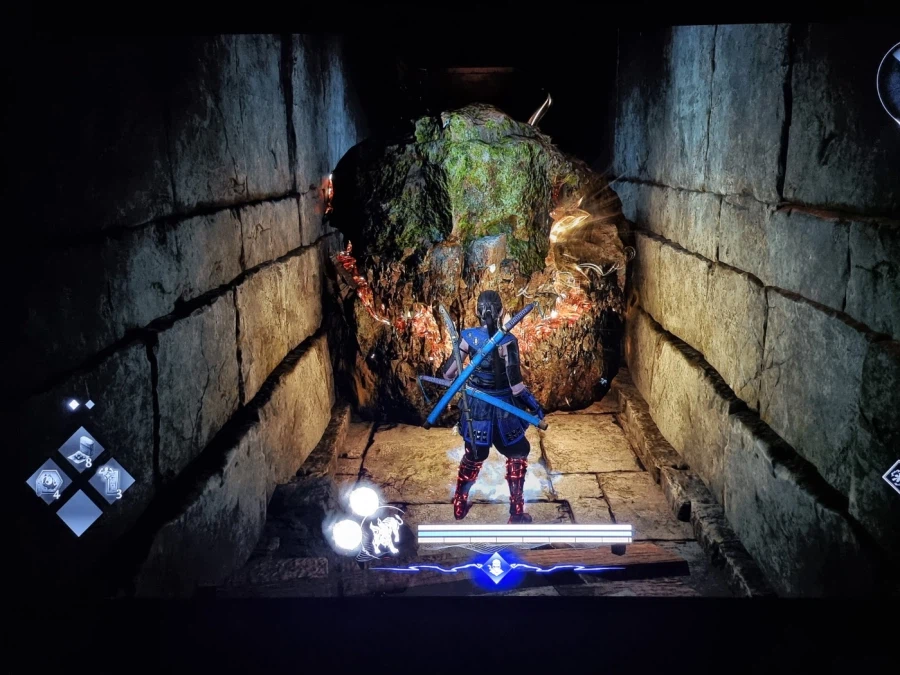
Task: Click the bull guardian spirit icon
Action: coord(382,532)
